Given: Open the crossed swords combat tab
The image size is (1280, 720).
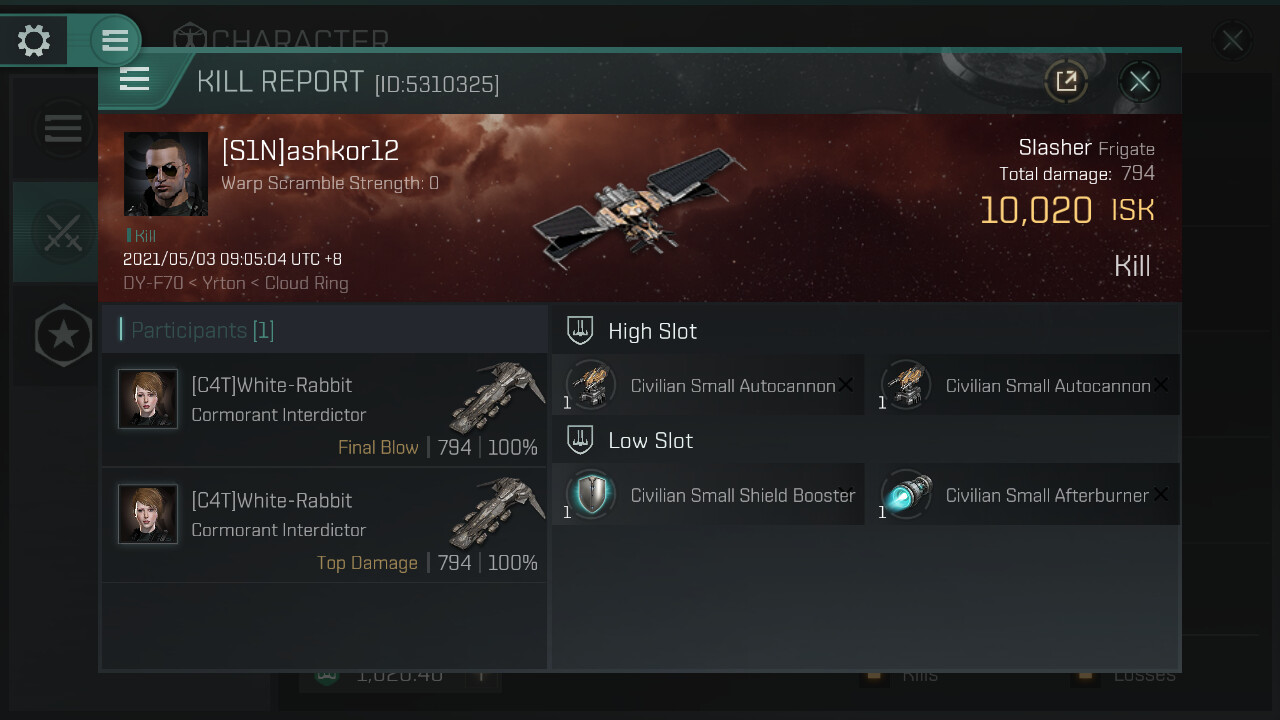Looking at the screenshot, I should 62,232.
